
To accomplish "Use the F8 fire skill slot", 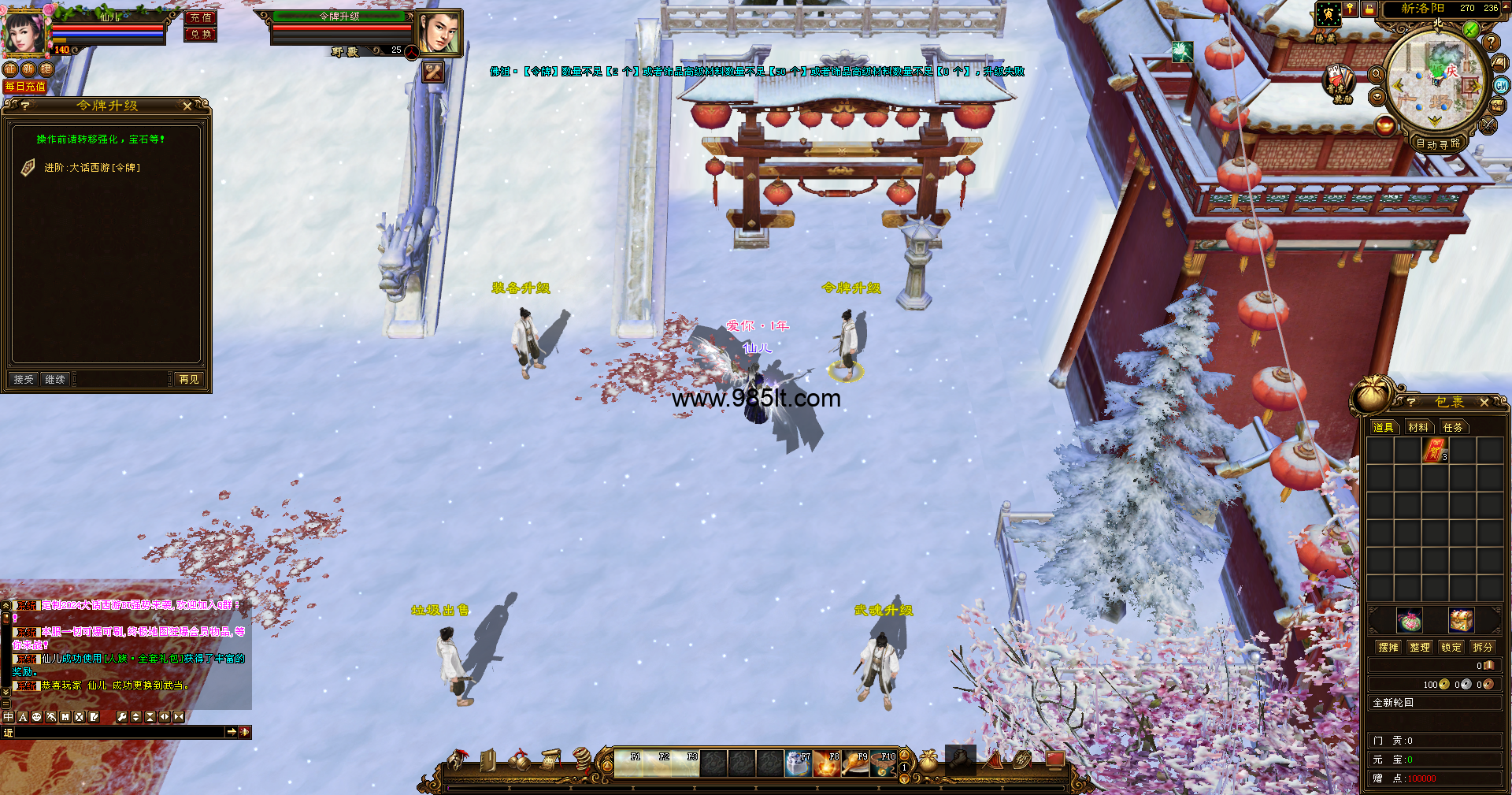I will point(826,764).
